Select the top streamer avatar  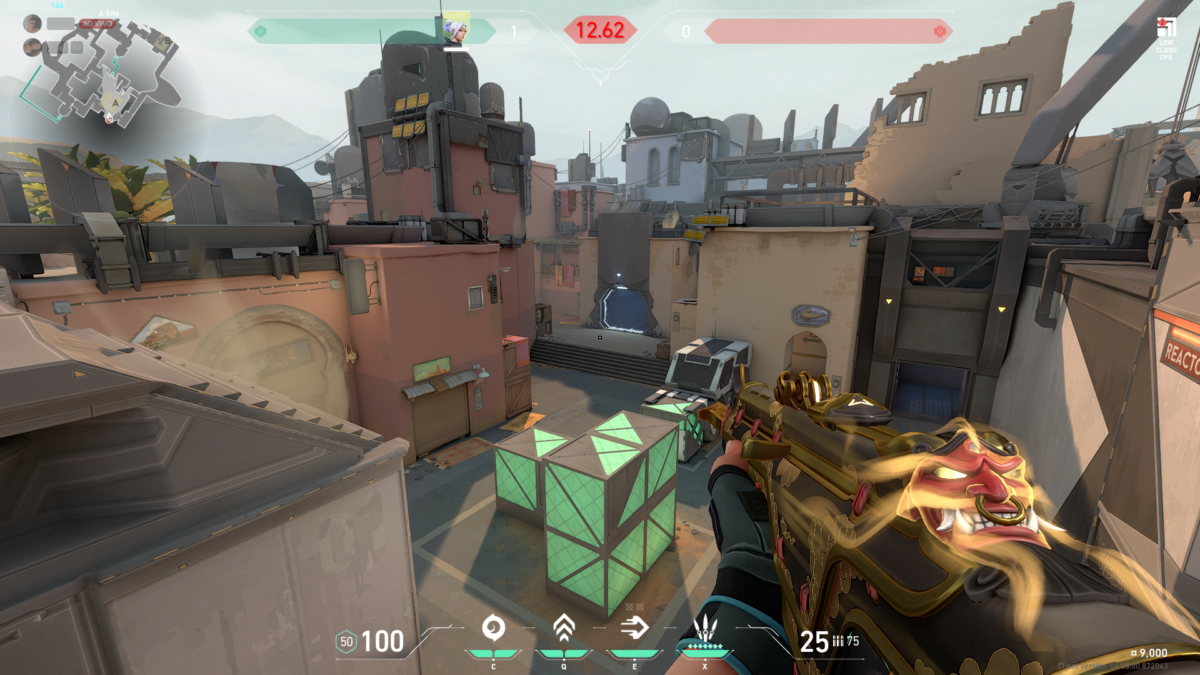32,22
